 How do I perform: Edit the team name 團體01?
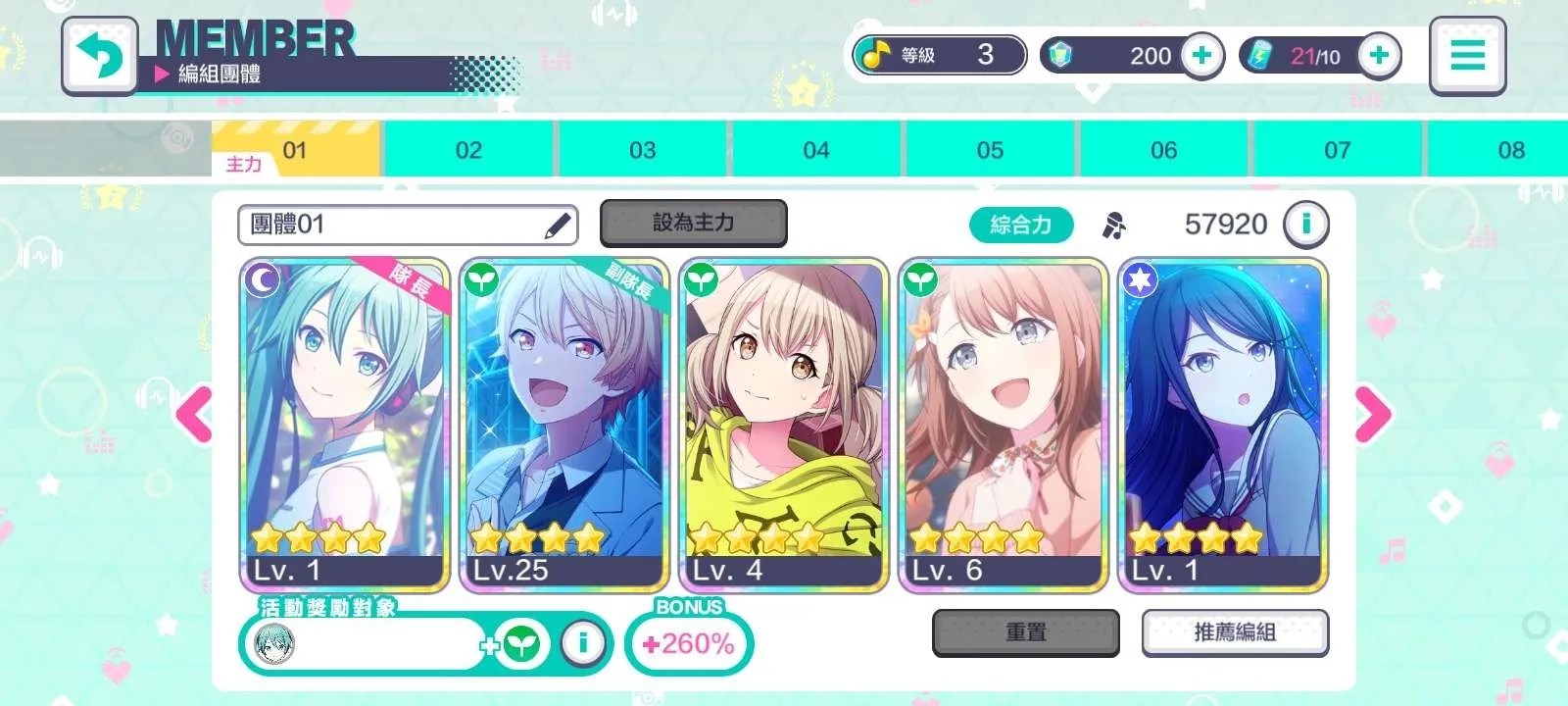[x=558, y=226]
